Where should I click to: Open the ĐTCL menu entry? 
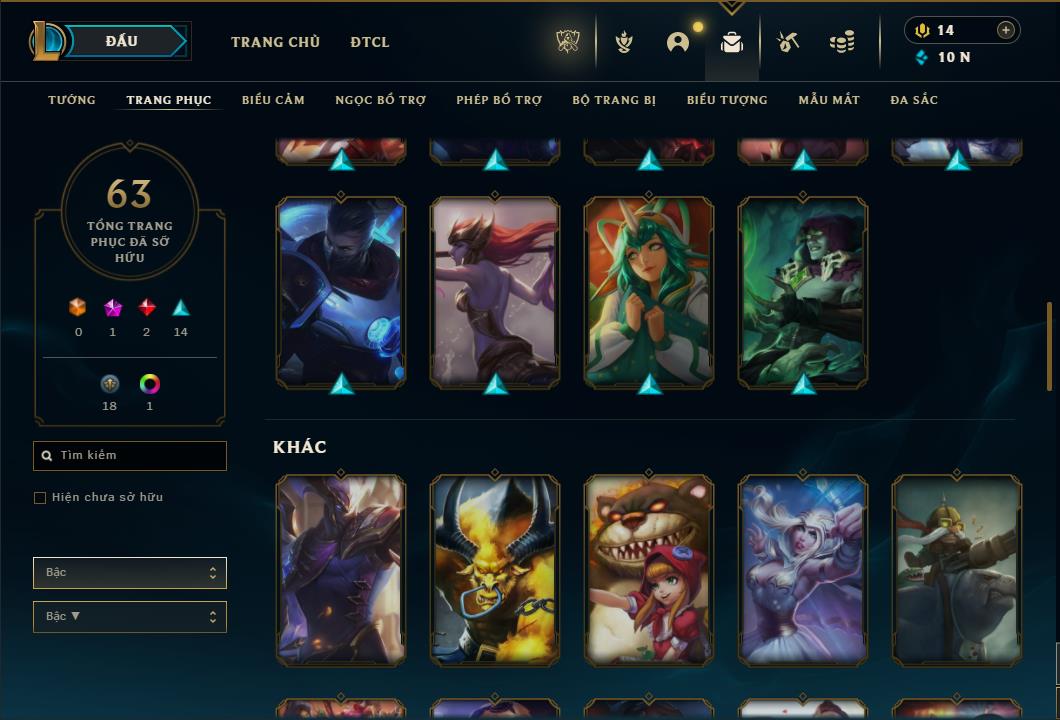(x=370, y=42)
